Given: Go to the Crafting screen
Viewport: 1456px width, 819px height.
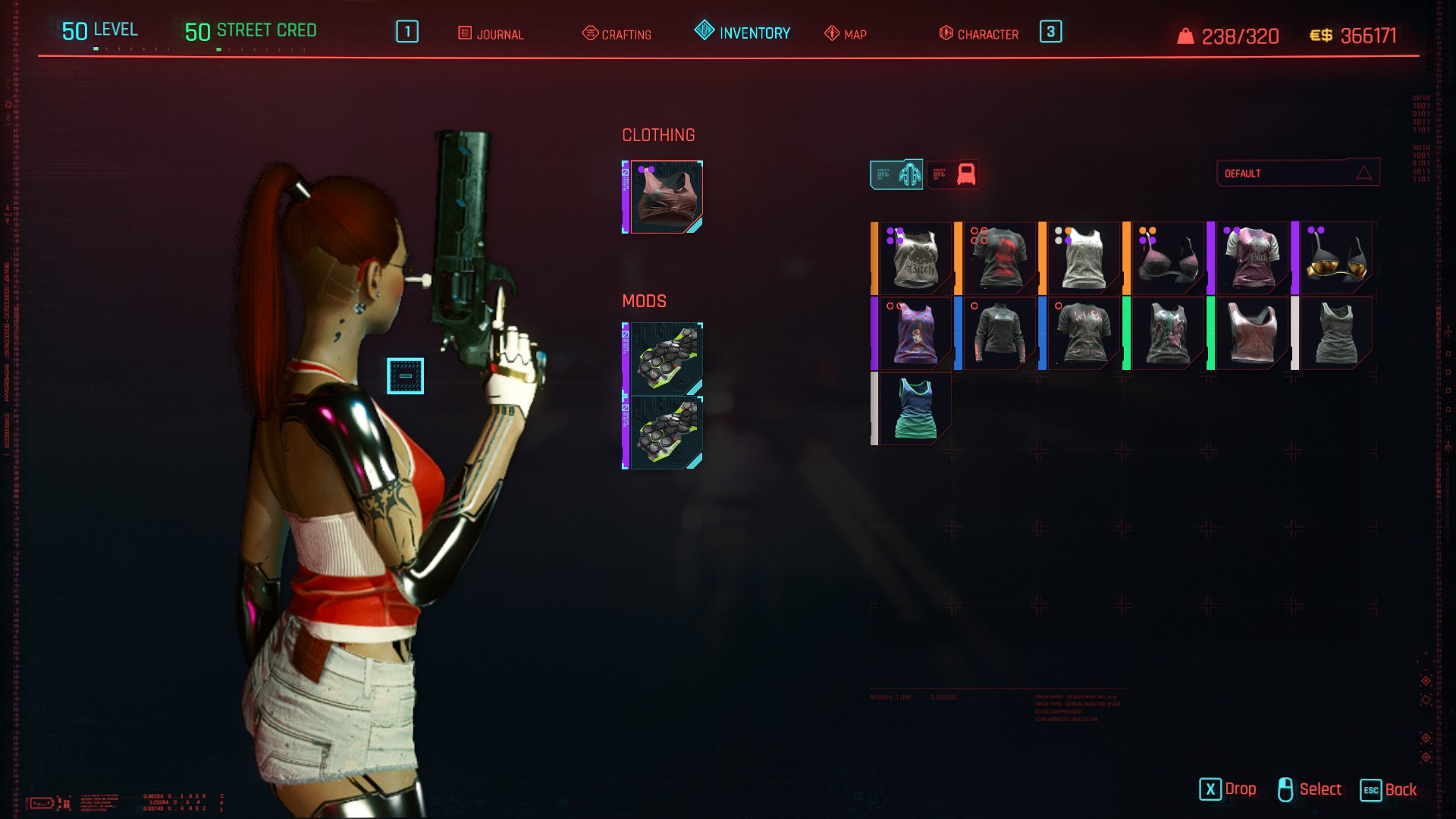Looking at the screenshot, I should 617,34.
